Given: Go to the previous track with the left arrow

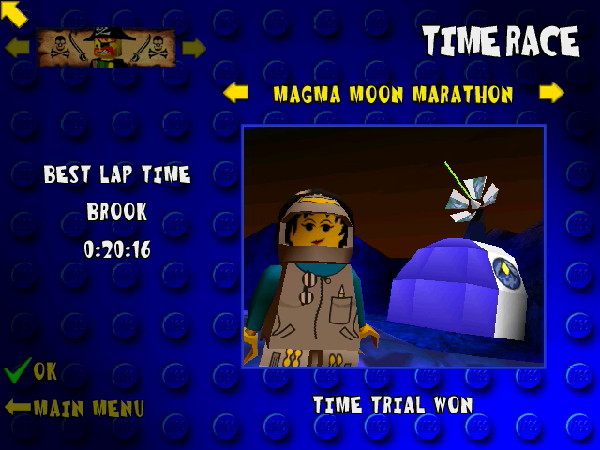Looking at the screenshot, I should (x=236, y=93).
